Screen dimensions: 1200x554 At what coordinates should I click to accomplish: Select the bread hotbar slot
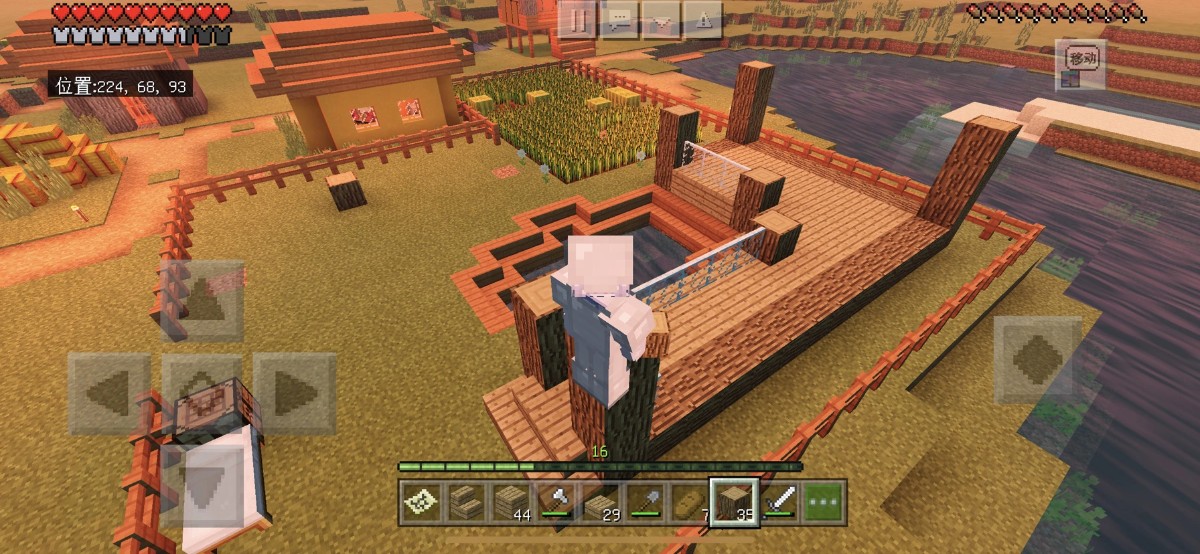point(690,502)
